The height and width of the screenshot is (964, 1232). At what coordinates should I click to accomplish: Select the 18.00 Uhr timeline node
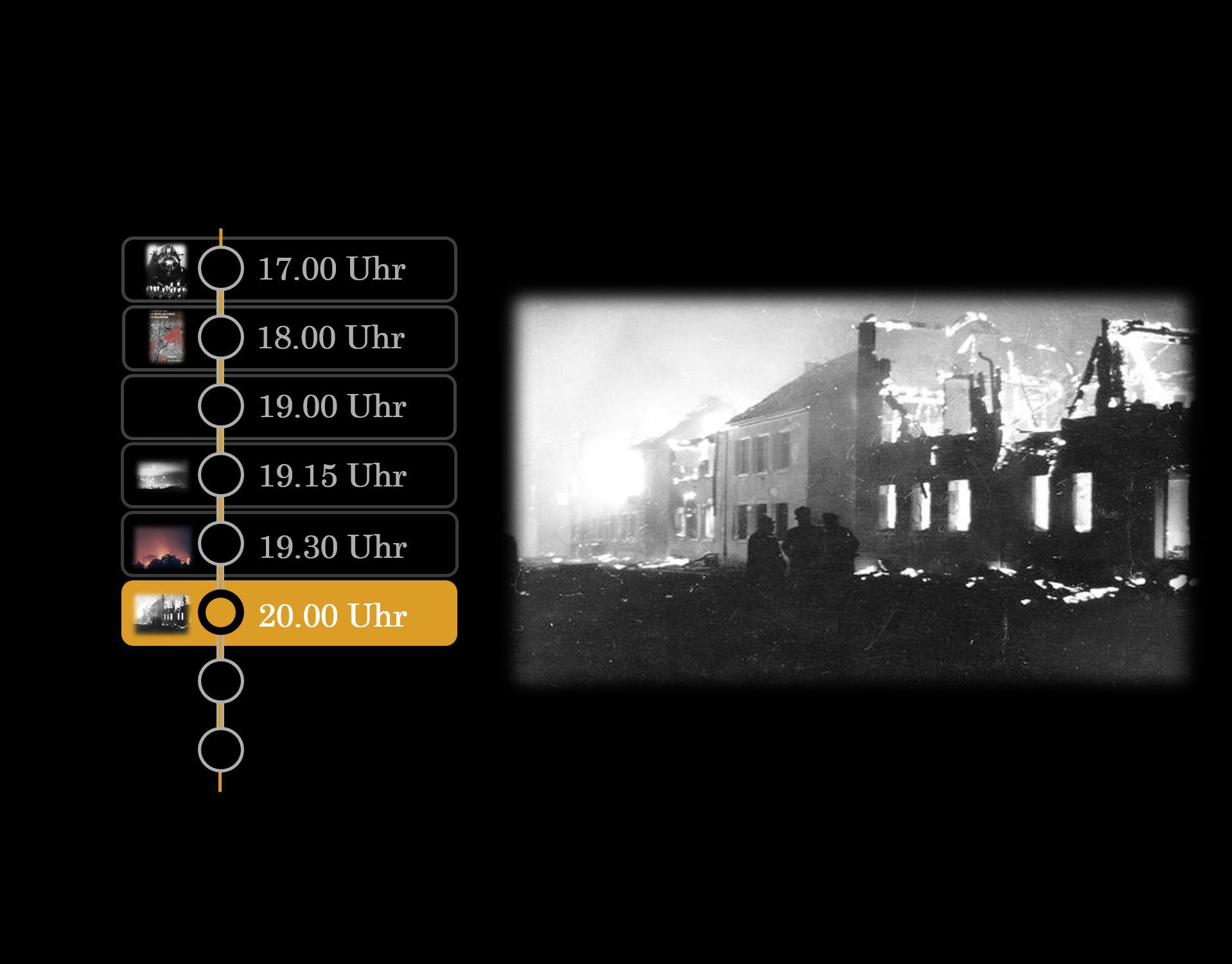point(222,337)
